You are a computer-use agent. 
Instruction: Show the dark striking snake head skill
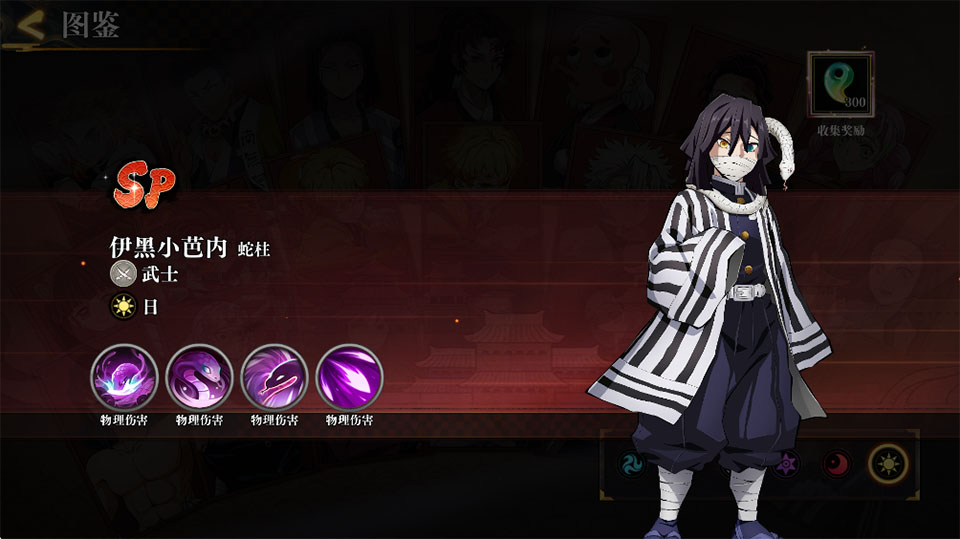274,376
